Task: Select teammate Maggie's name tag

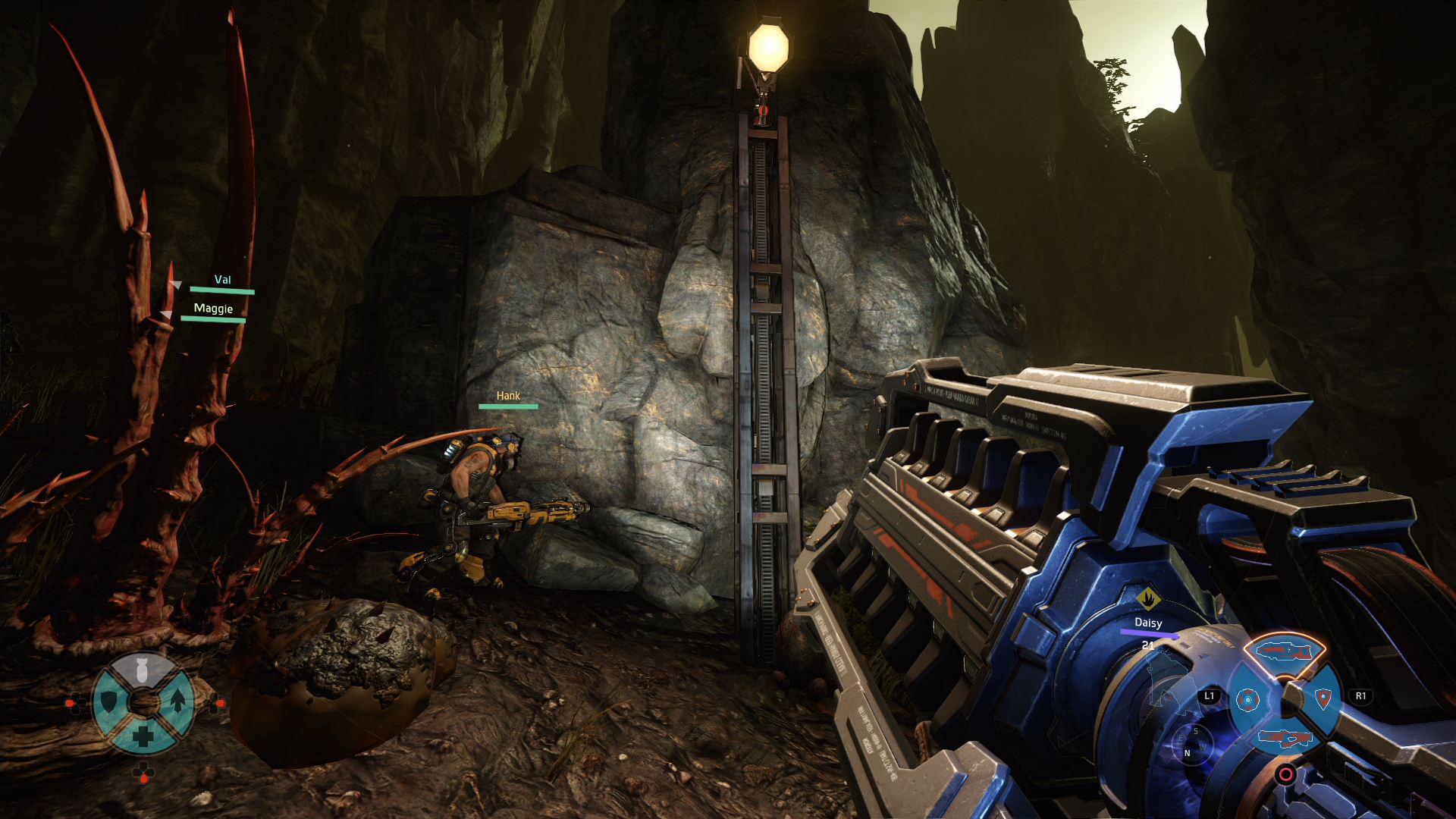Action: pyautogui.click(x=213, y=309)
